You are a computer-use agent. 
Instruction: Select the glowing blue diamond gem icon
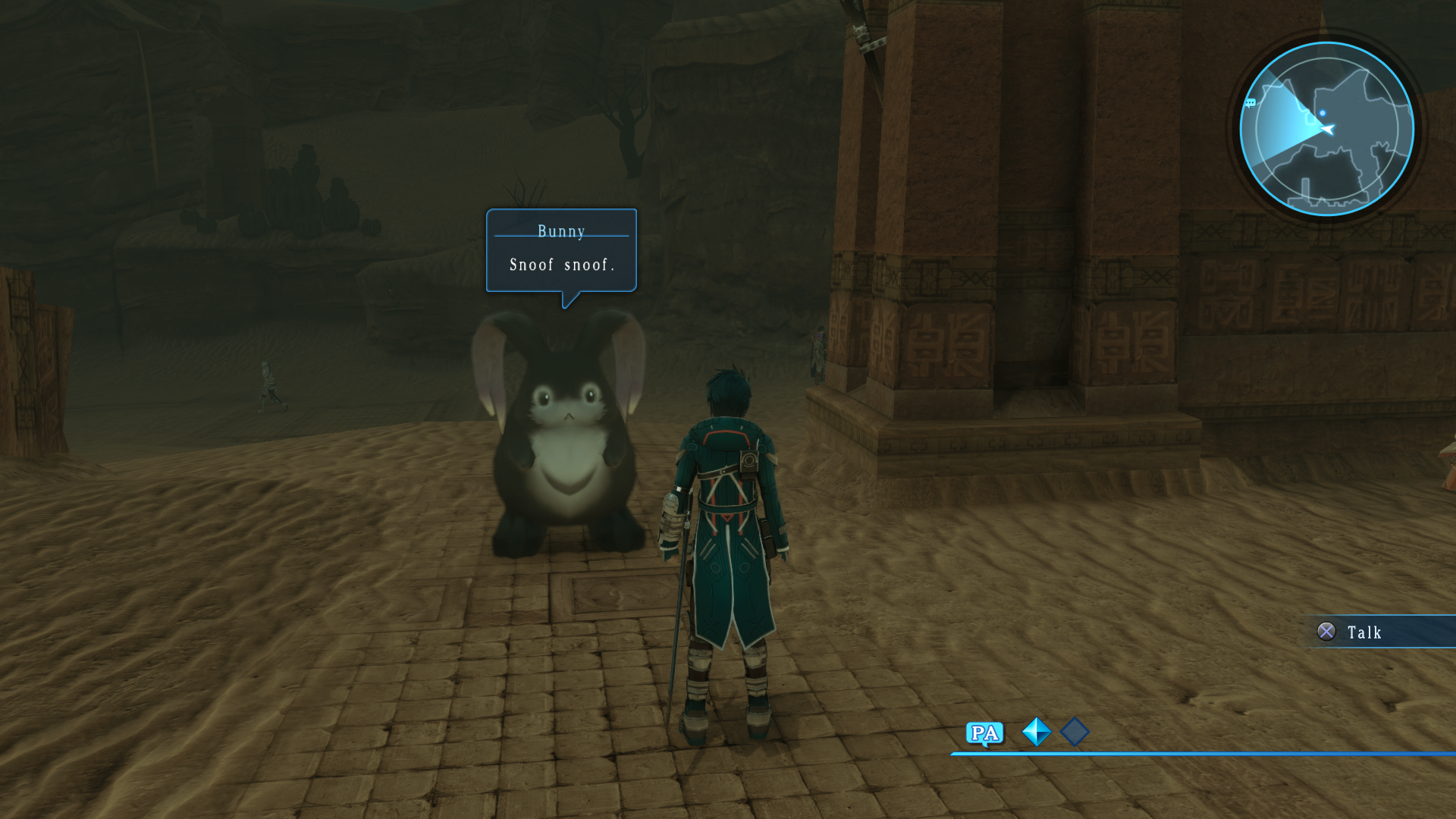[1036, 733]
